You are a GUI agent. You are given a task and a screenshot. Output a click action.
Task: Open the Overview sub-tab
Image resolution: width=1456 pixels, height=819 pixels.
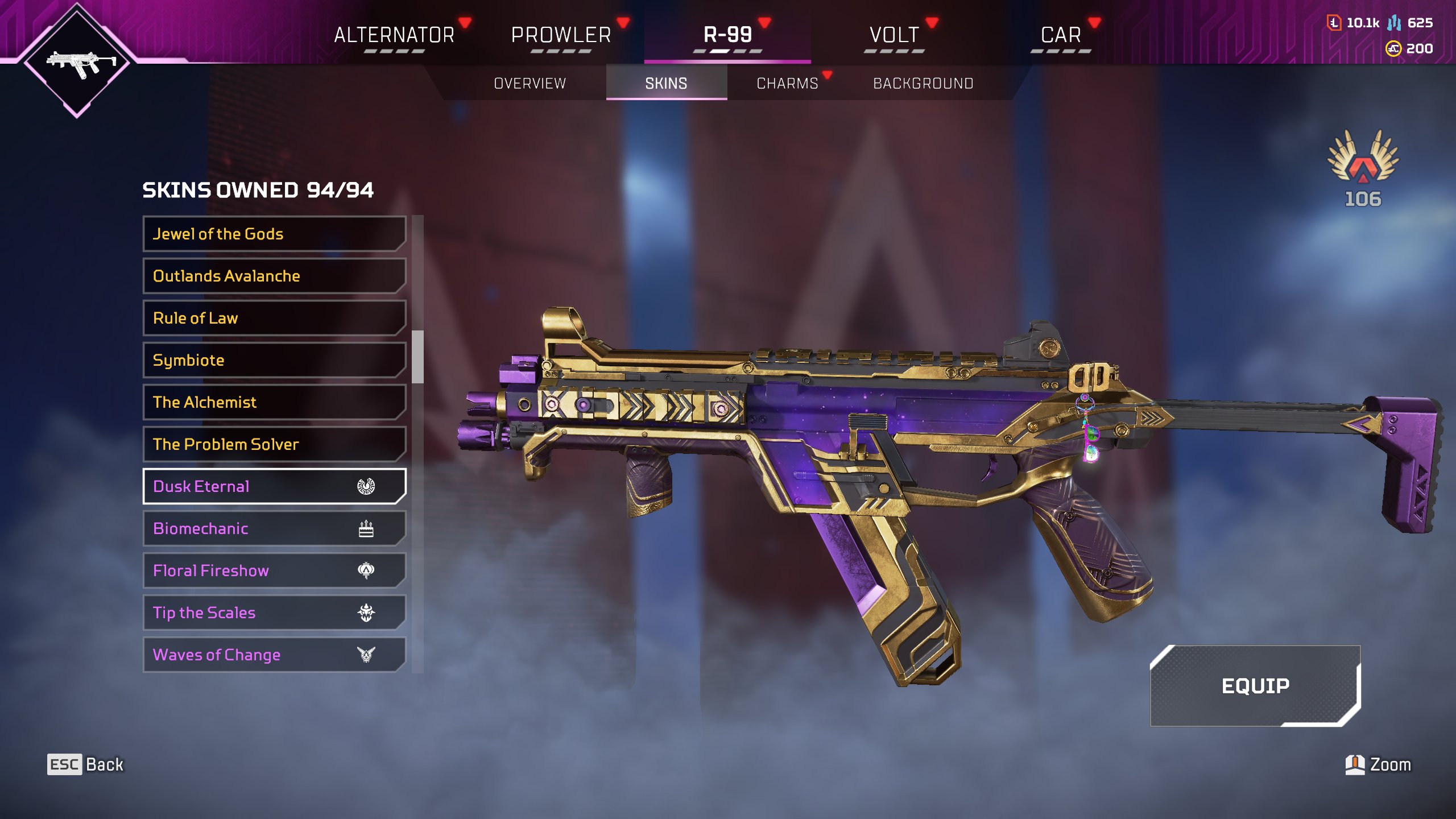[x=530, y=84]
